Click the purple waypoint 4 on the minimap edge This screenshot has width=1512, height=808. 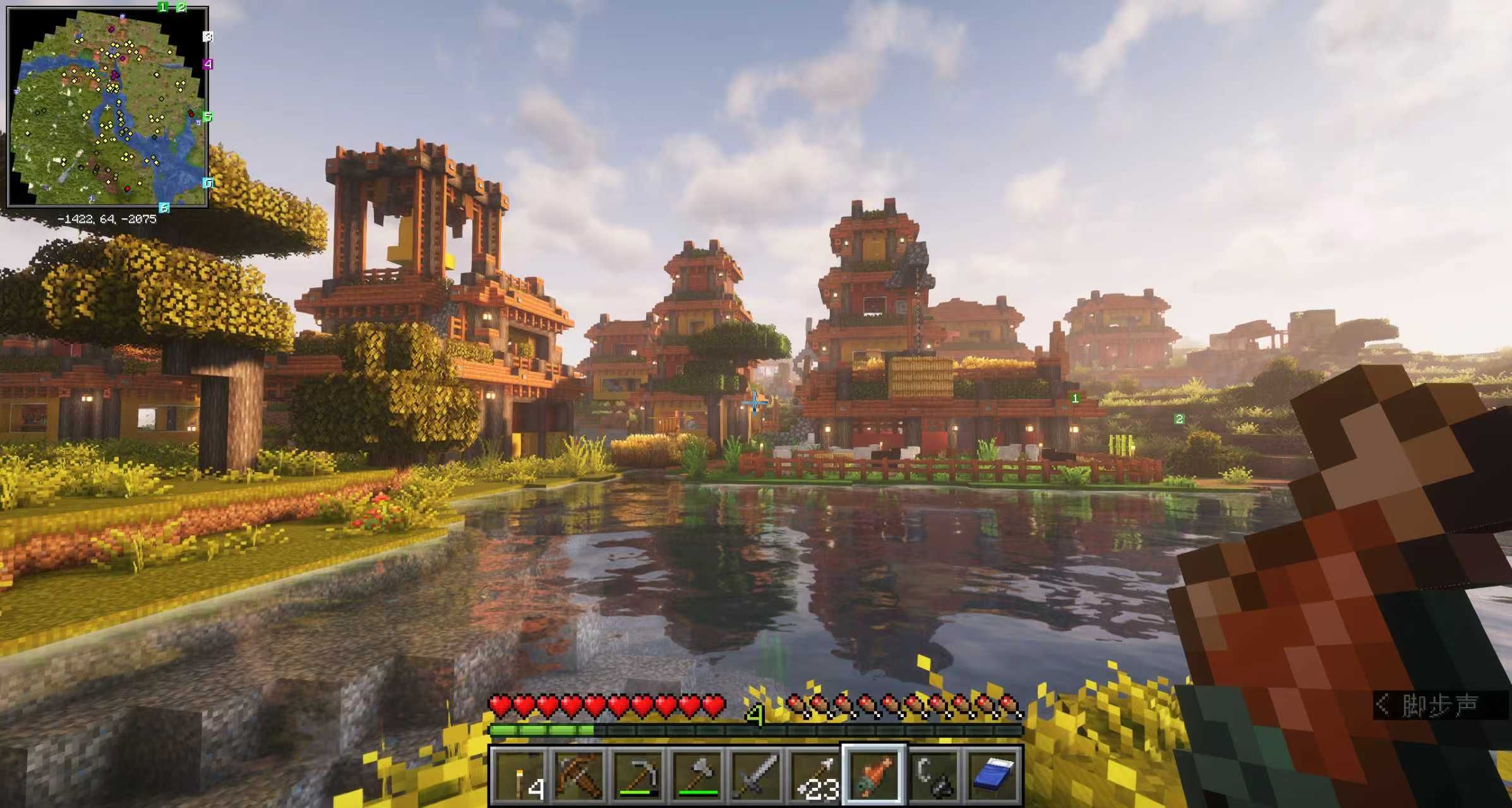(x=207, y=64)
